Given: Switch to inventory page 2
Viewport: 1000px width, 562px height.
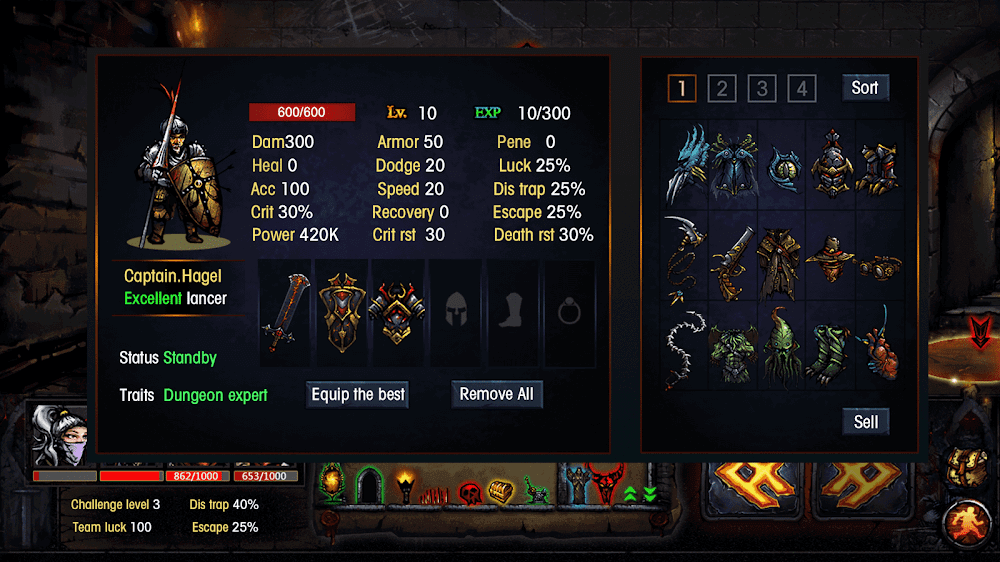Looking at the screenshot, I should tap(721, 89).
